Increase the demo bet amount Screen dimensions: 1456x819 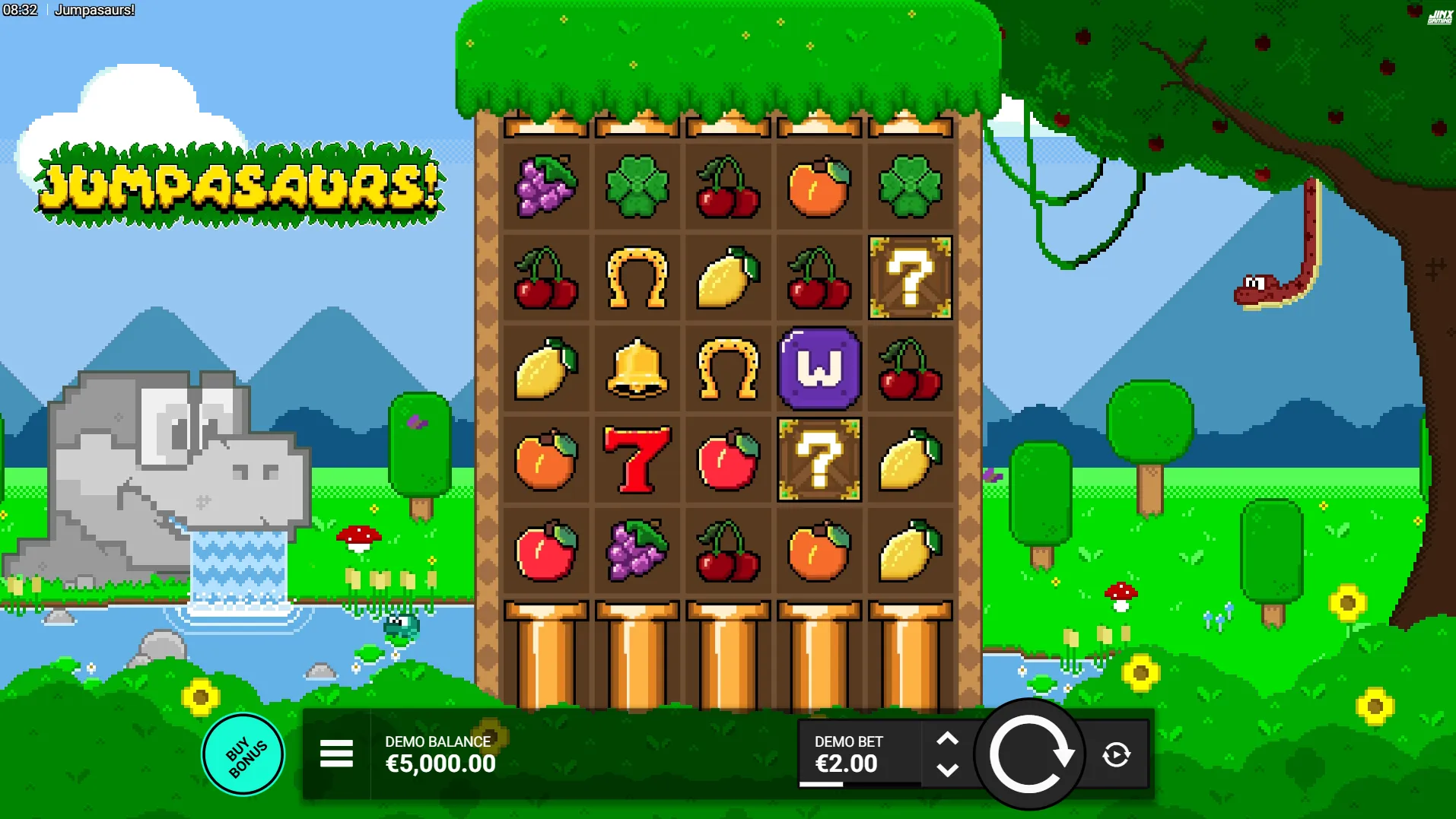[947, 738]
